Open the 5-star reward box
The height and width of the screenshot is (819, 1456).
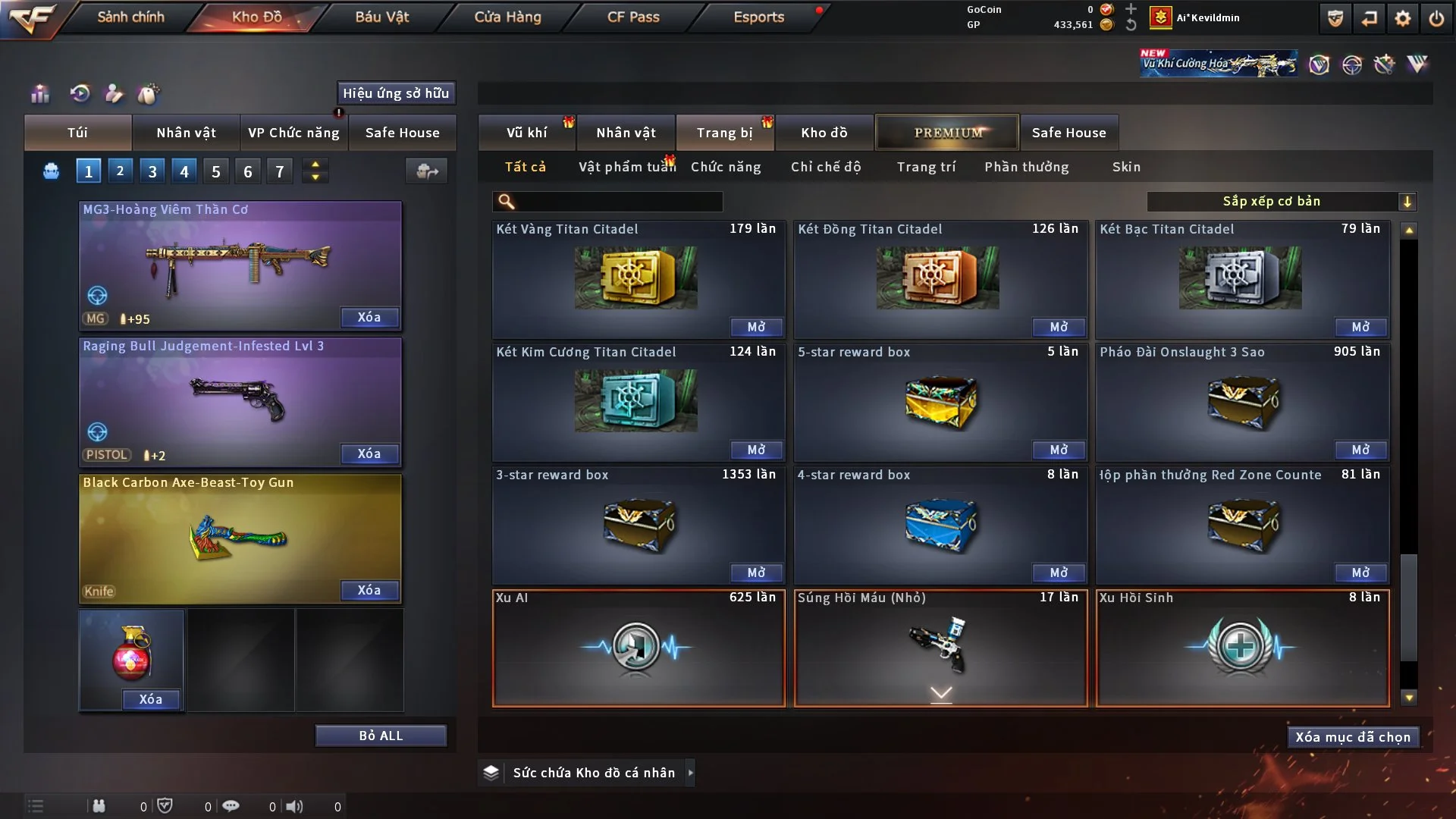(x=1058, y=450)
